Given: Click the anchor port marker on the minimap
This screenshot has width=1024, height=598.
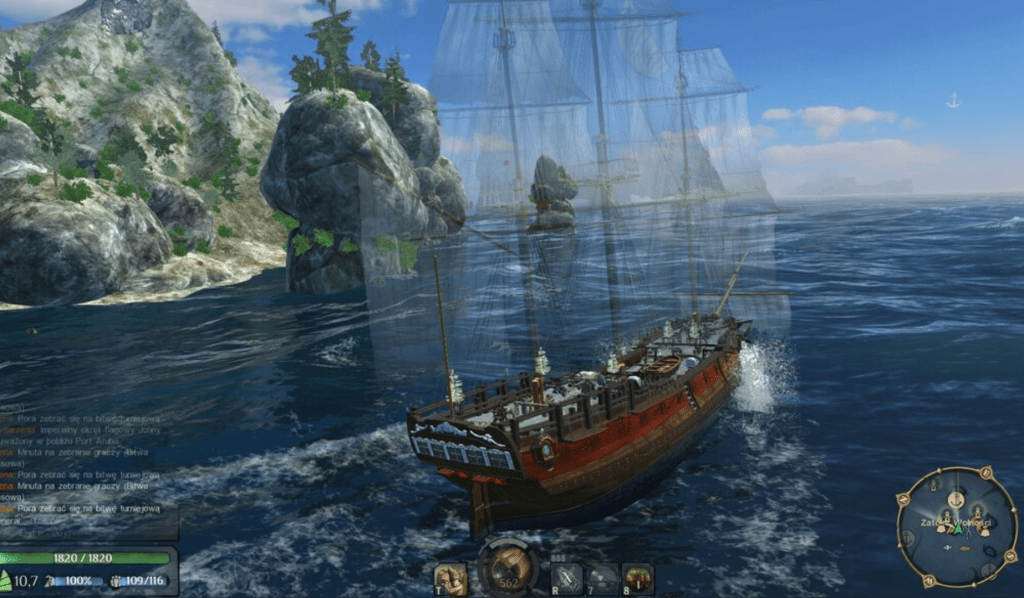Looking at the screenshot, I should point(955,499).
